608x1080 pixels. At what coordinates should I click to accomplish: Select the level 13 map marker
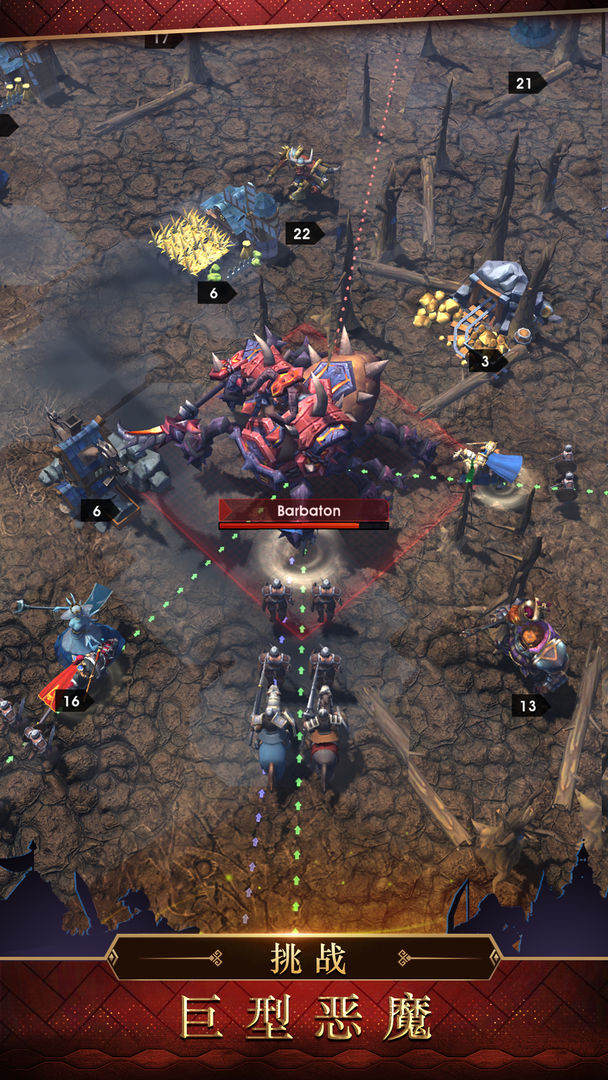[530, 706]
